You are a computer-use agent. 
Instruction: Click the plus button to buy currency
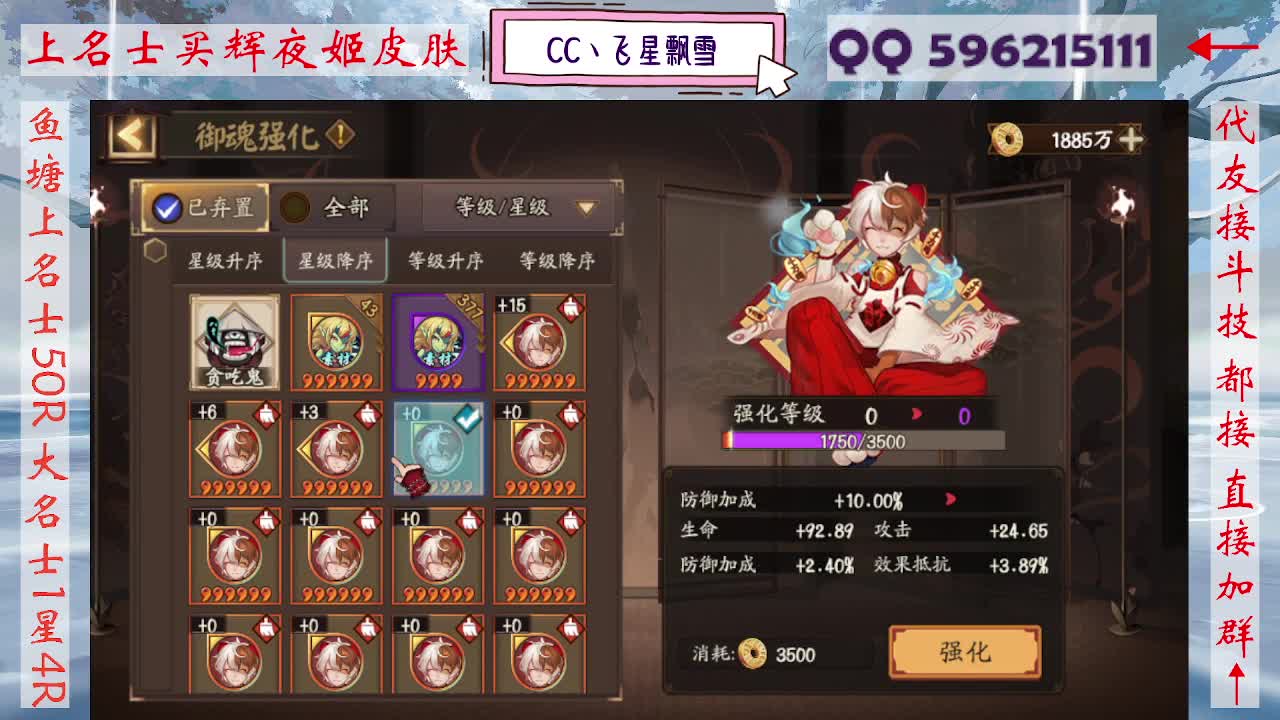pos(1130,139)
